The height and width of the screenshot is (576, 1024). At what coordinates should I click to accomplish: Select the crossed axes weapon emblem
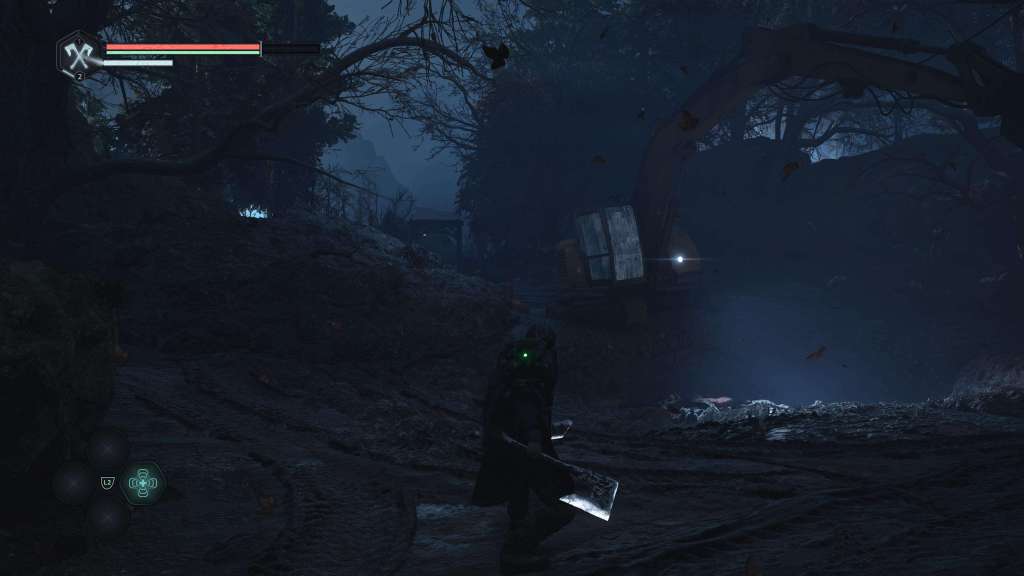click(78, 53)
